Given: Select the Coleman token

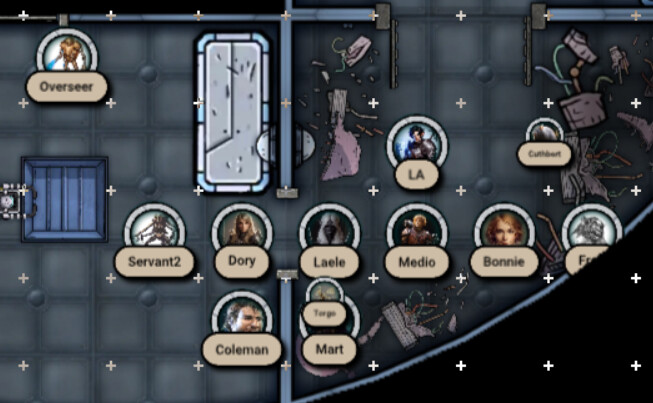Looking at the screenshot, I should (242, 318).
